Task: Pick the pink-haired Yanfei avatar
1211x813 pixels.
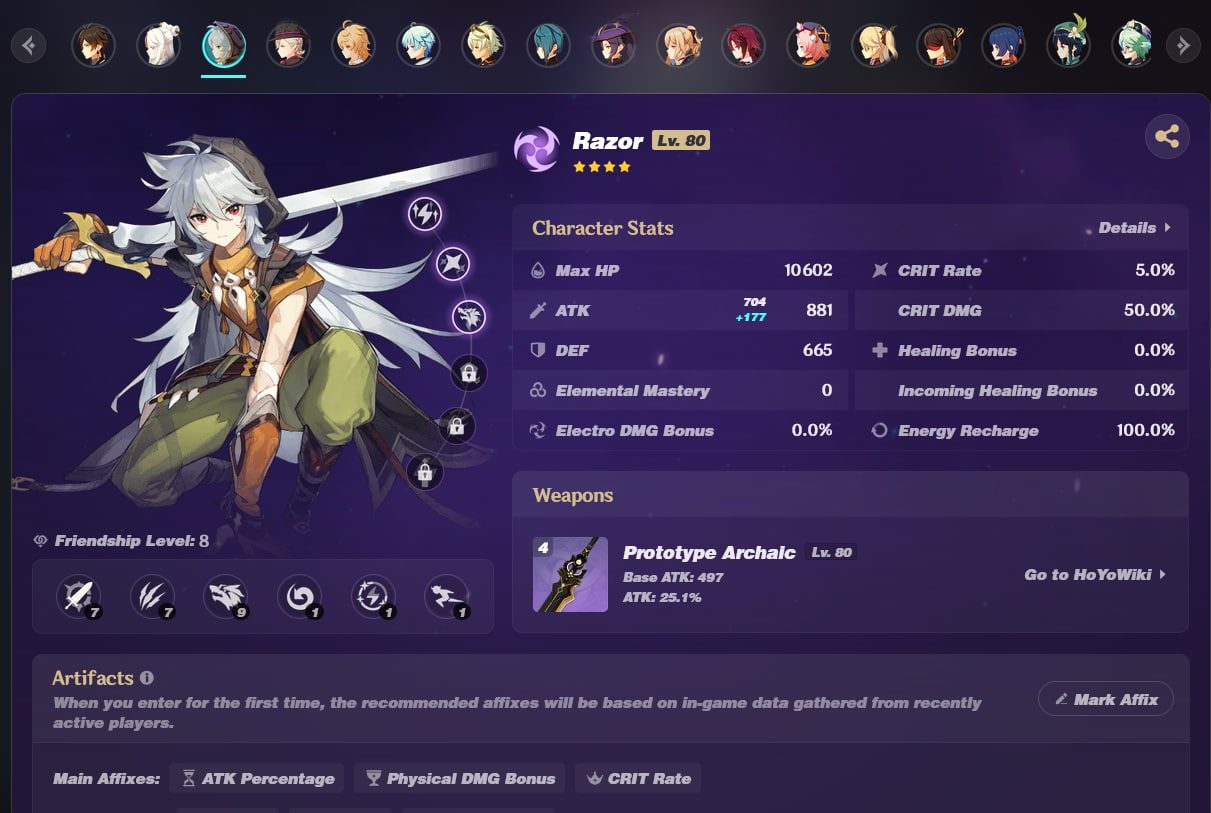Action: point(808,45)
